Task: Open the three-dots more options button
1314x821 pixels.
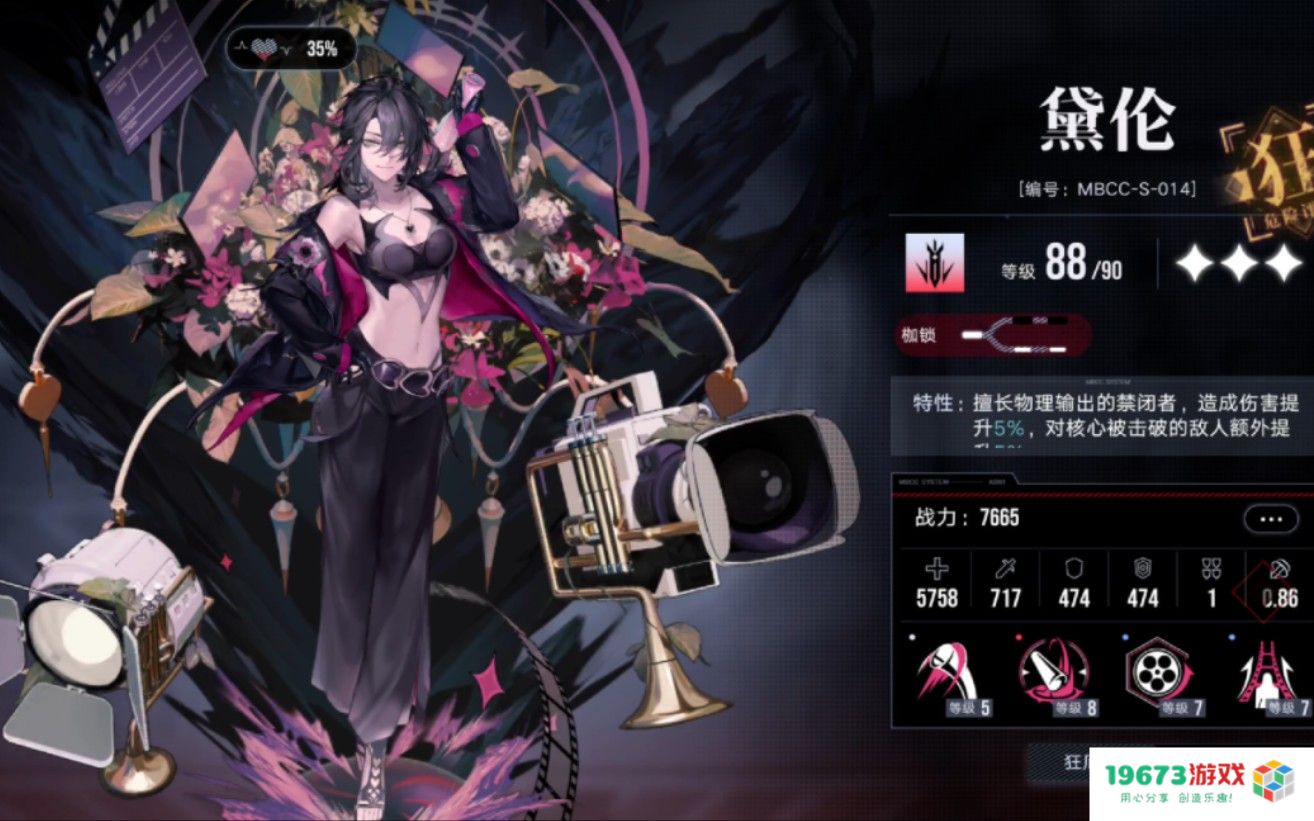Action: (1269, 518)
